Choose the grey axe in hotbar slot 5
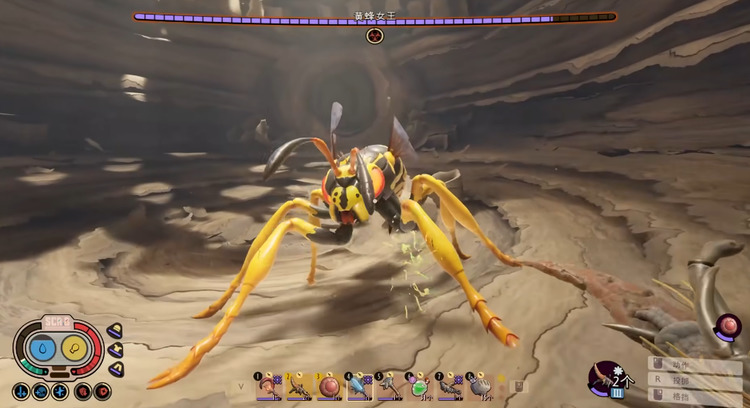The width and height of the screenshot is (750, 408). click(x=389, y=385)
